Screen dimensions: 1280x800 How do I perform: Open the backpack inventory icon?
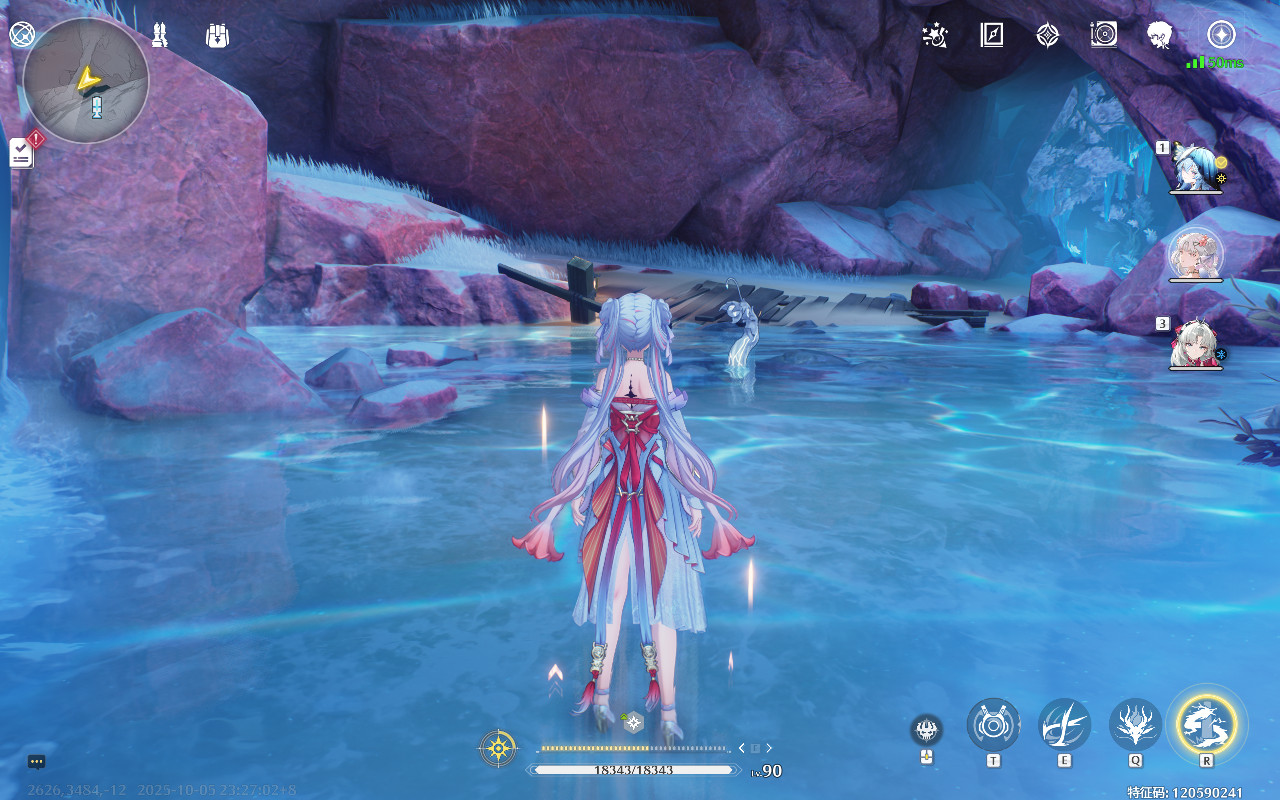click(x=217, y=36)
